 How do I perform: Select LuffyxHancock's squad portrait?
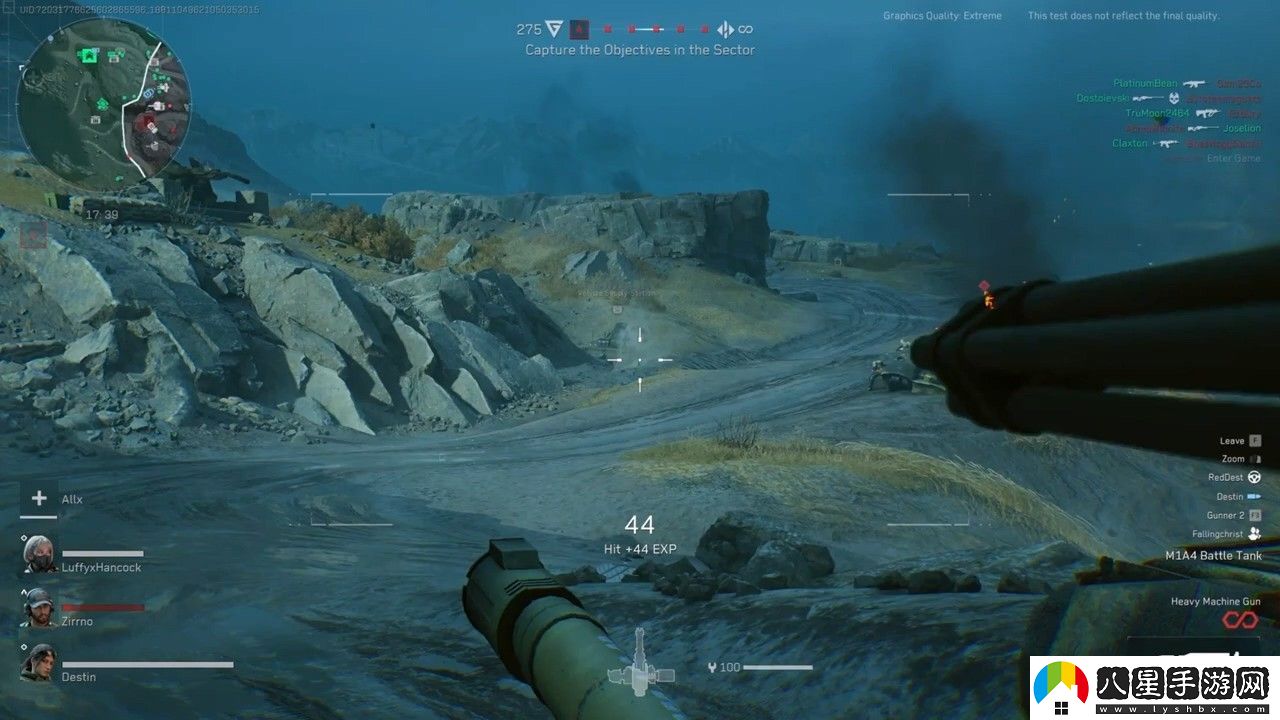point(40,553)
